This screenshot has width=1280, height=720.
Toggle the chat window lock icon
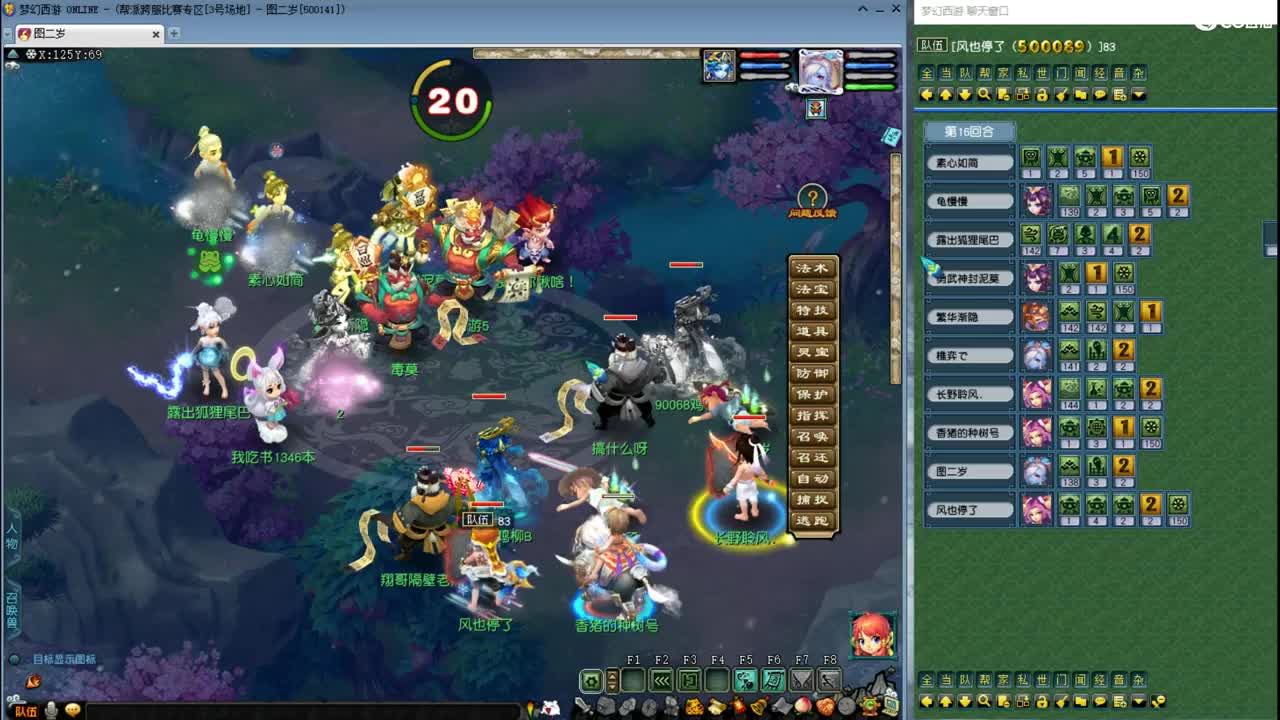coord(1042,93)
